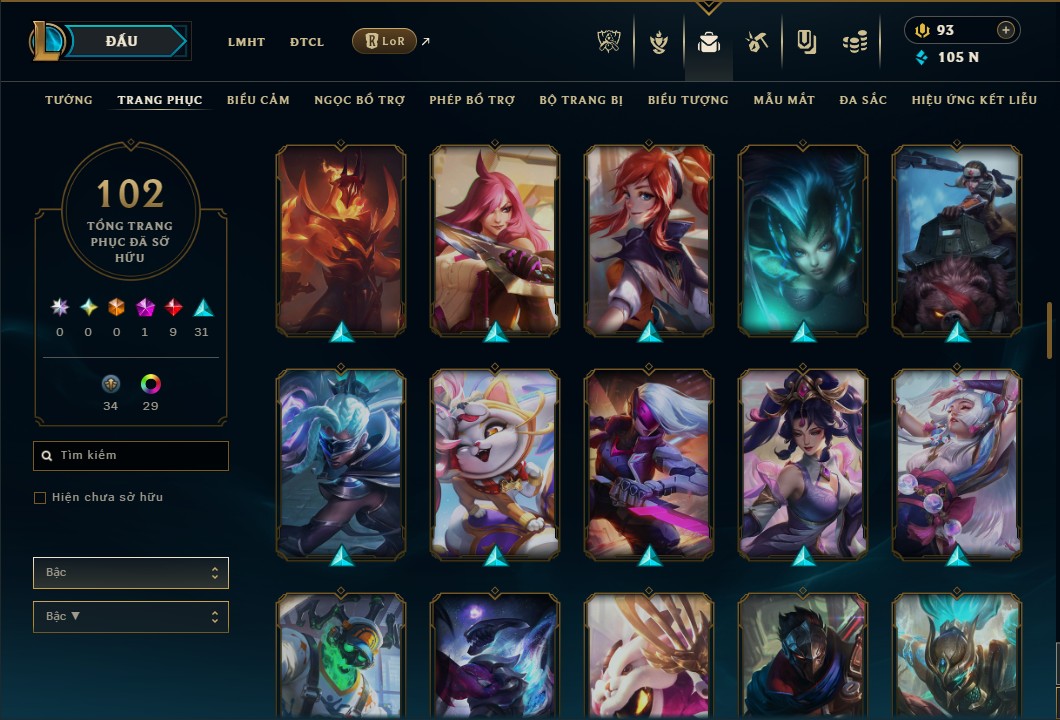Switch to the ĐTCL tab
1060x720 pixels.
(x=307, y=42)
